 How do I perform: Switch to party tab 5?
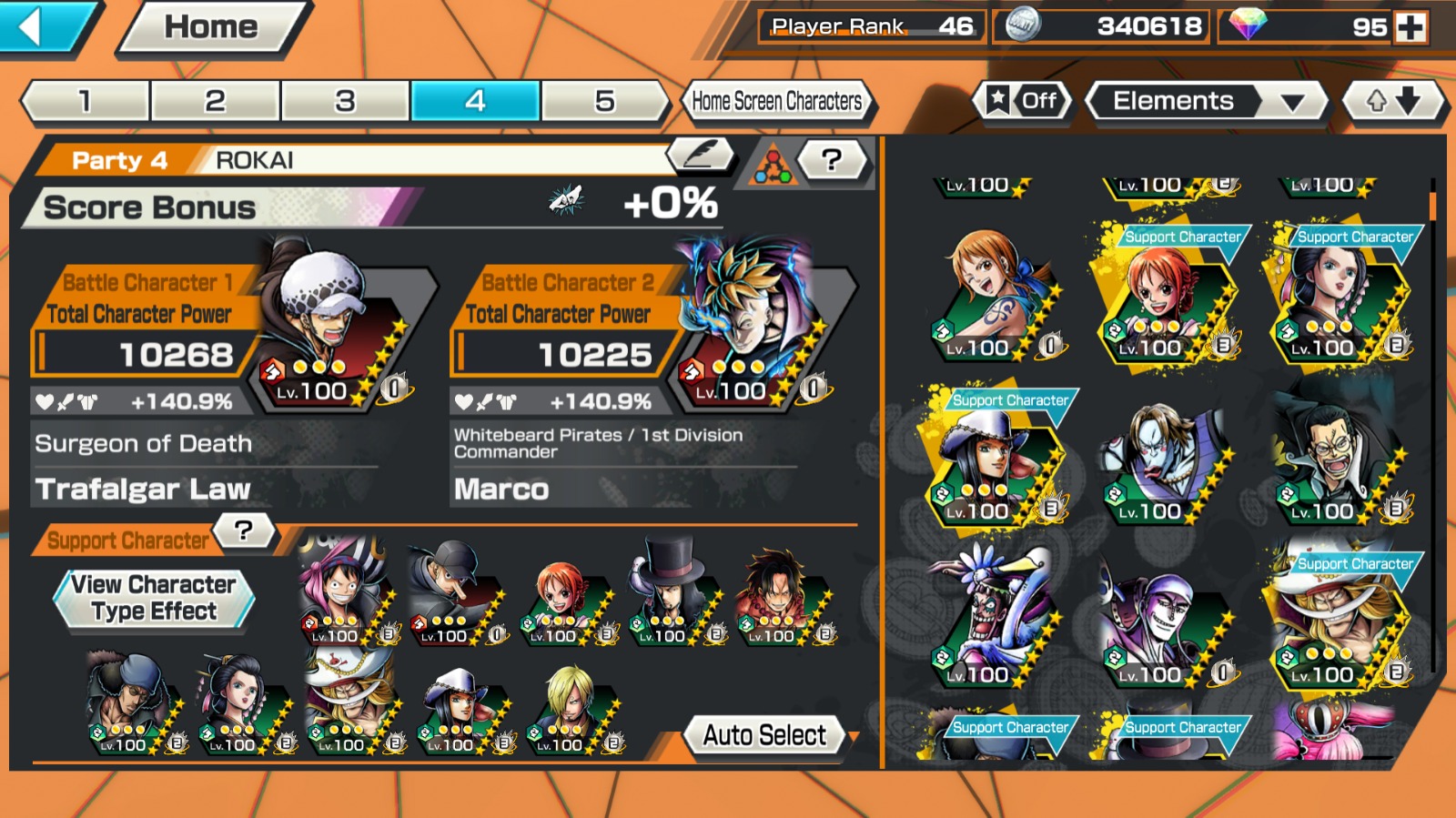pyautogui.click(x=604, y=101)
